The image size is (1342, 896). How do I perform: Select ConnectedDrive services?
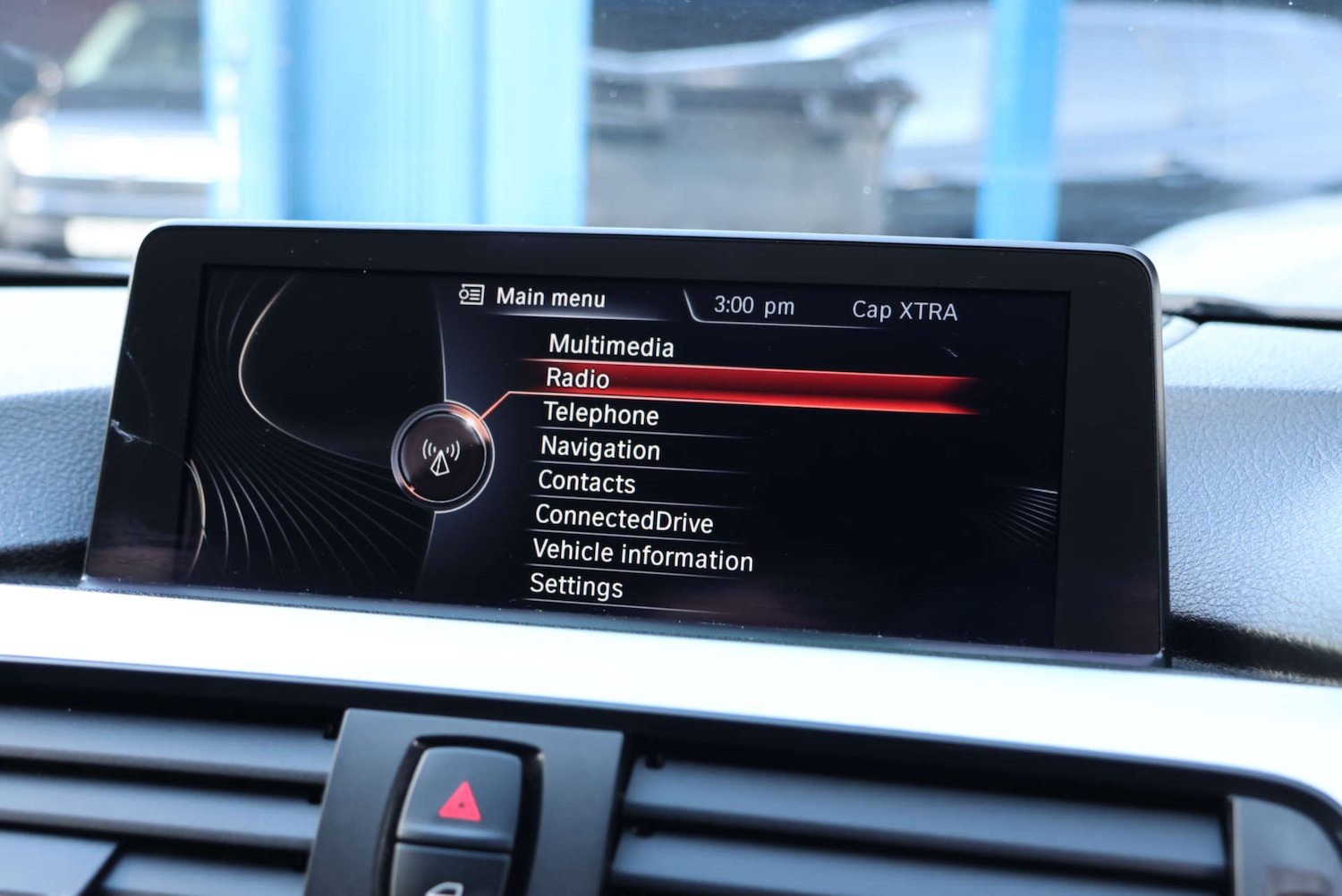click(x=624, y=520)
